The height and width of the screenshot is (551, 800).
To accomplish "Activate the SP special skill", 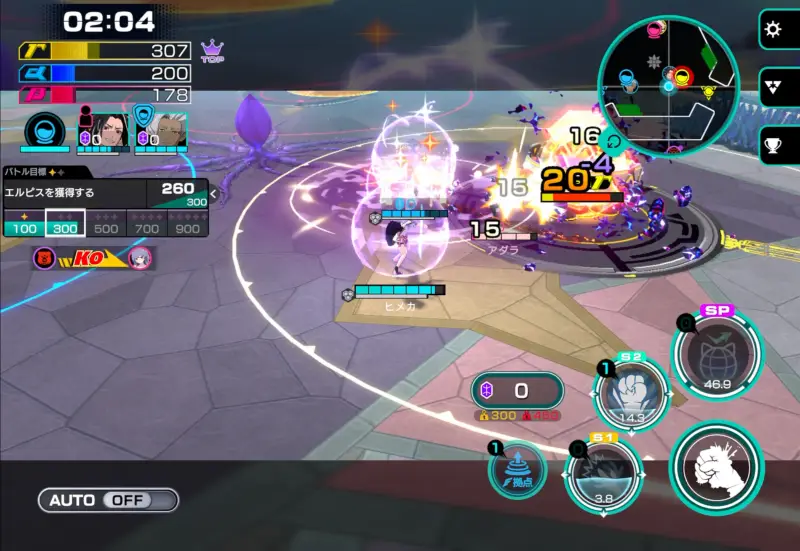I will (716, 353).
